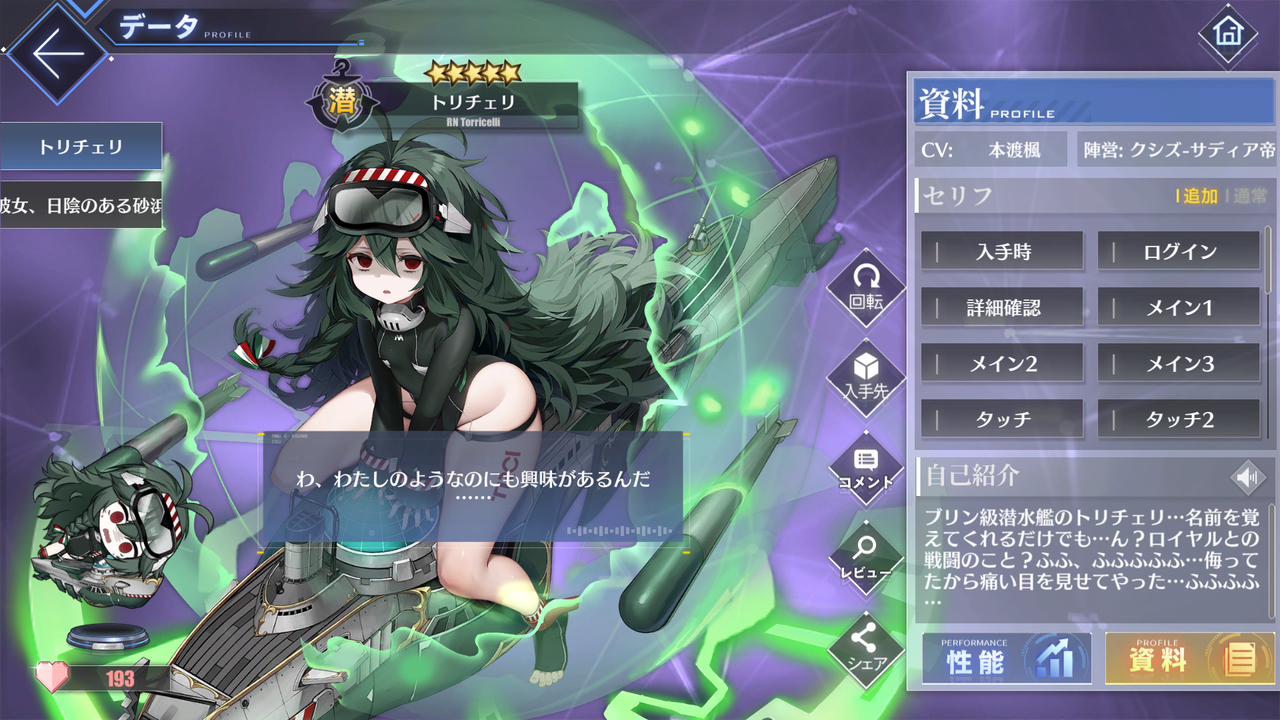Return home using the top-right home icon
The image size is (1280, 720).
click(1228, 32)
